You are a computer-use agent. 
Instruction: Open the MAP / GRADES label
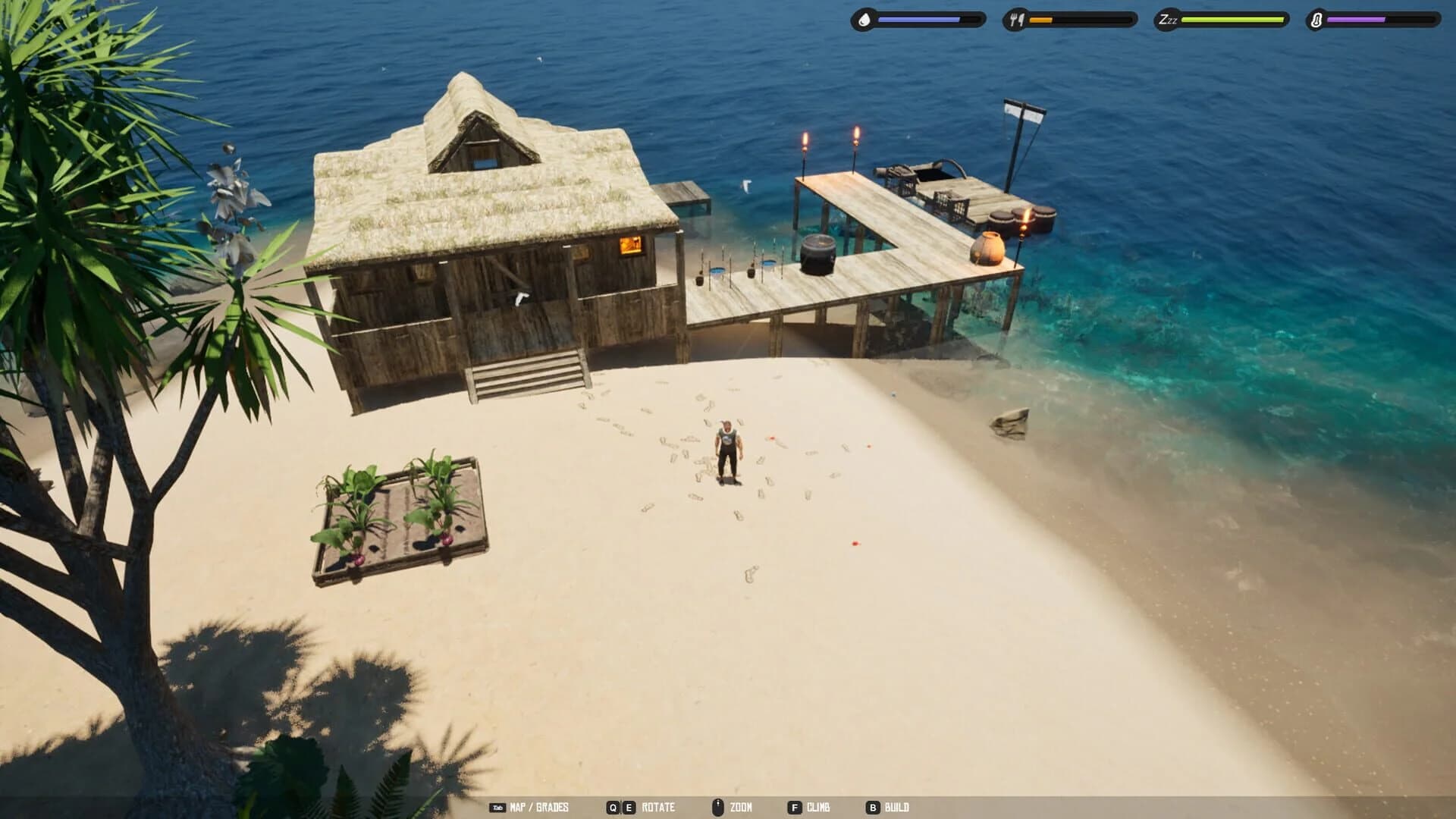point(538,807)
